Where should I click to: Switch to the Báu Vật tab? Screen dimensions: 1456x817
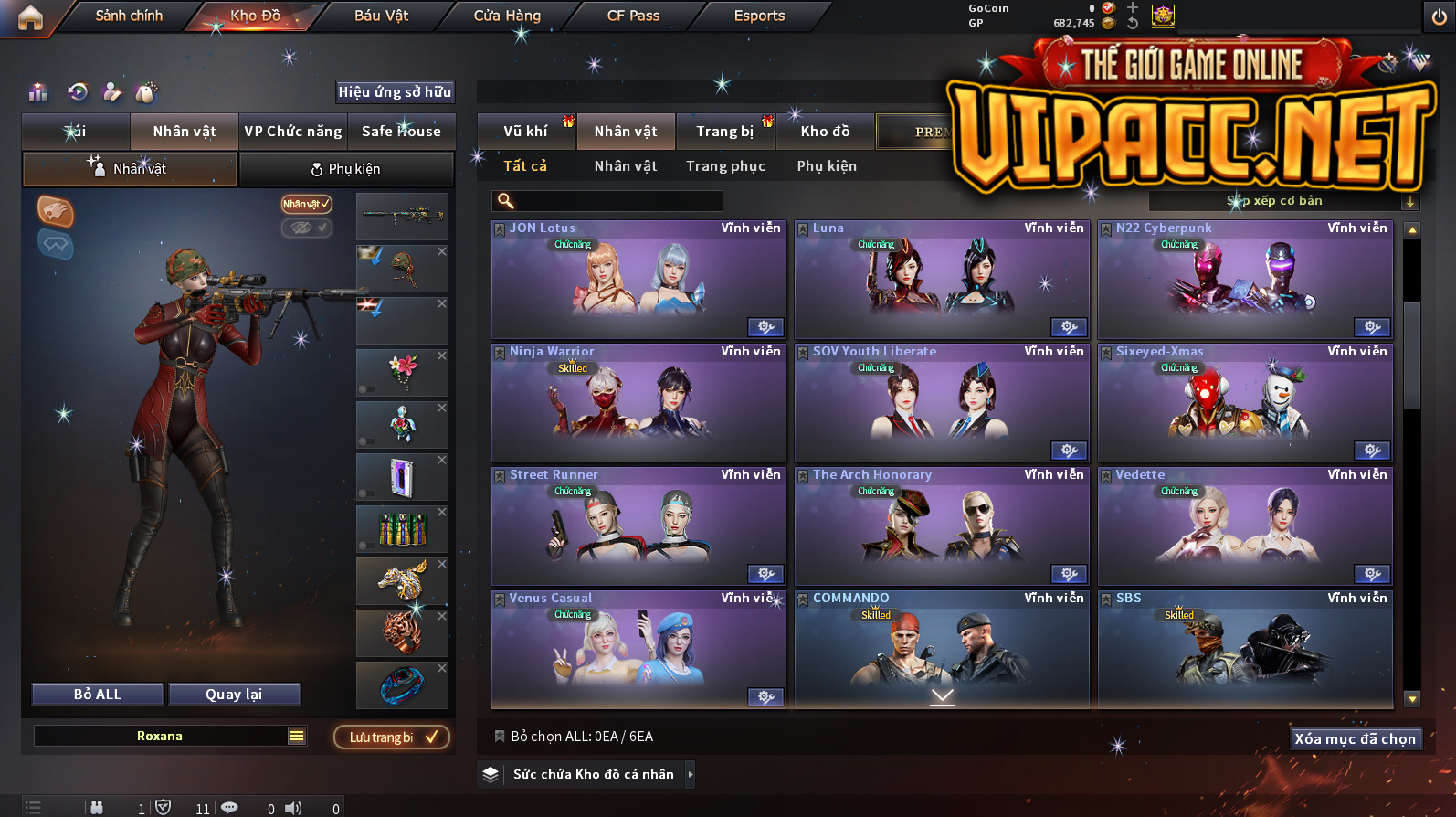(381, 16)
